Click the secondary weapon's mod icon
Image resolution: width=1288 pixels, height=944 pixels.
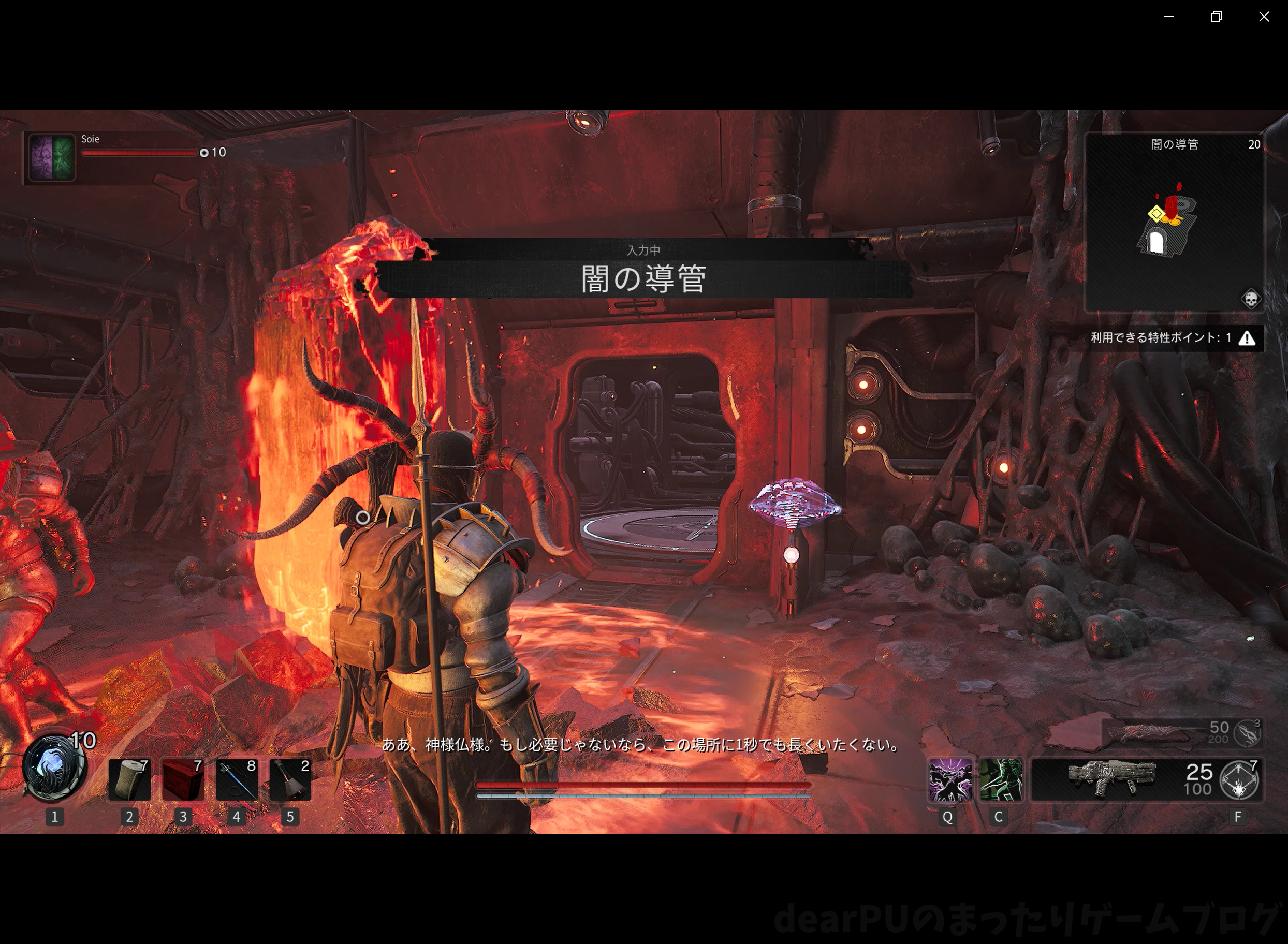[1247, 732]
